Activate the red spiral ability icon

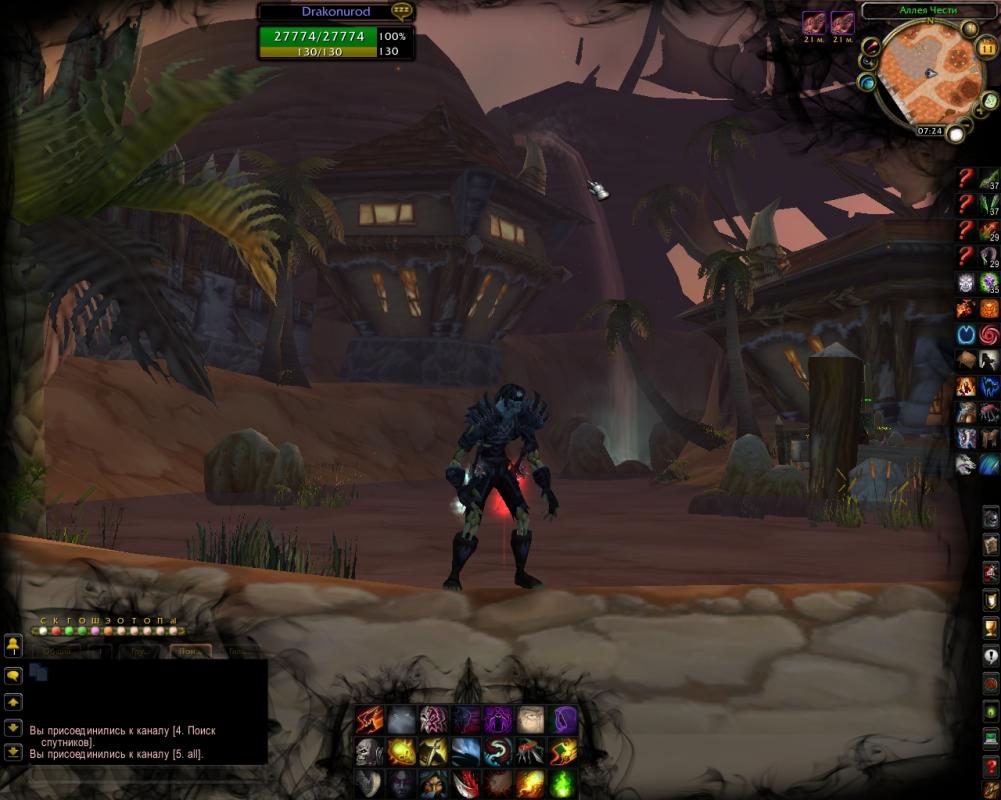[x=989, y=333]
